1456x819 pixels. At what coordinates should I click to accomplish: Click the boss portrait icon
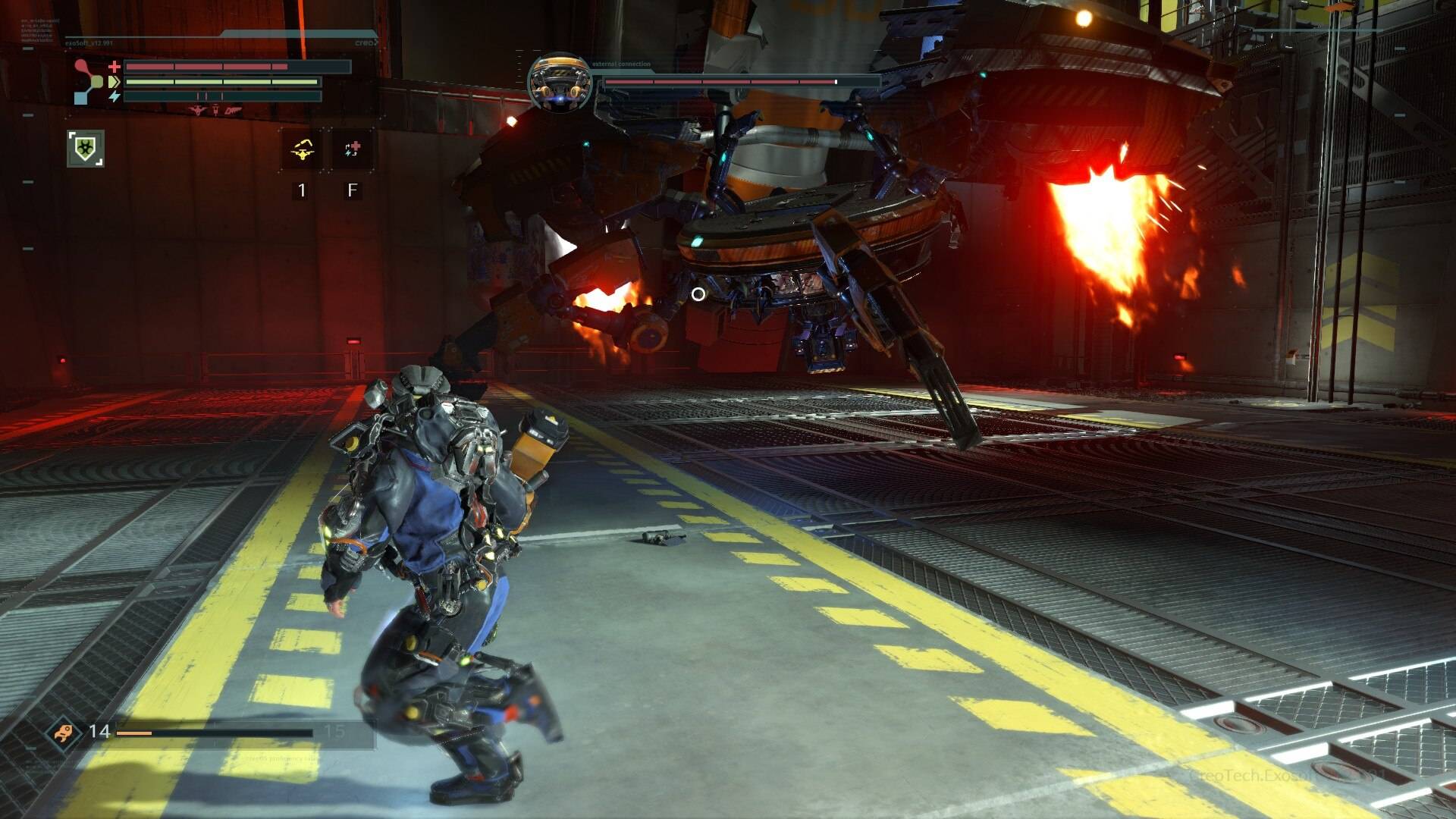tap(560, 83)
